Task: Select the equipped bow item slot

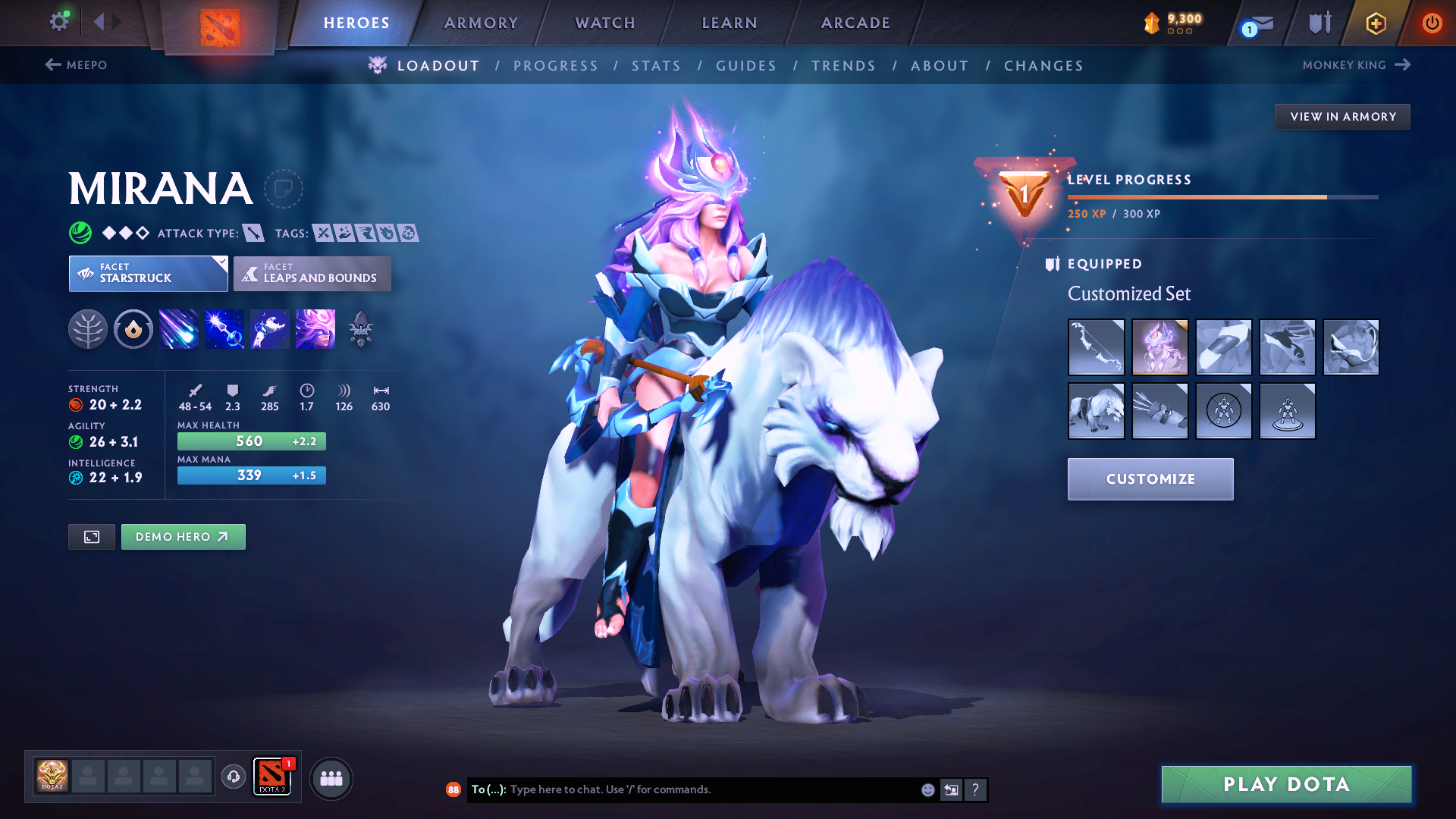Action: pos(1096,347)
